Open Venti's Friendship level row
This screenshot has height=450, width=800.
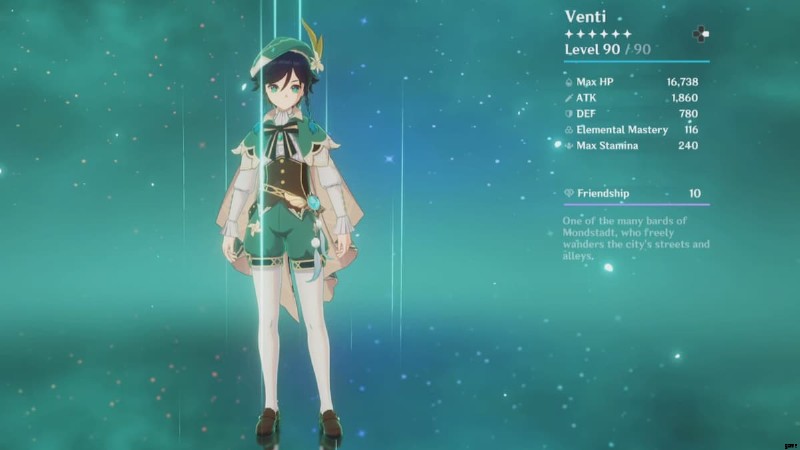coord(636,193)
